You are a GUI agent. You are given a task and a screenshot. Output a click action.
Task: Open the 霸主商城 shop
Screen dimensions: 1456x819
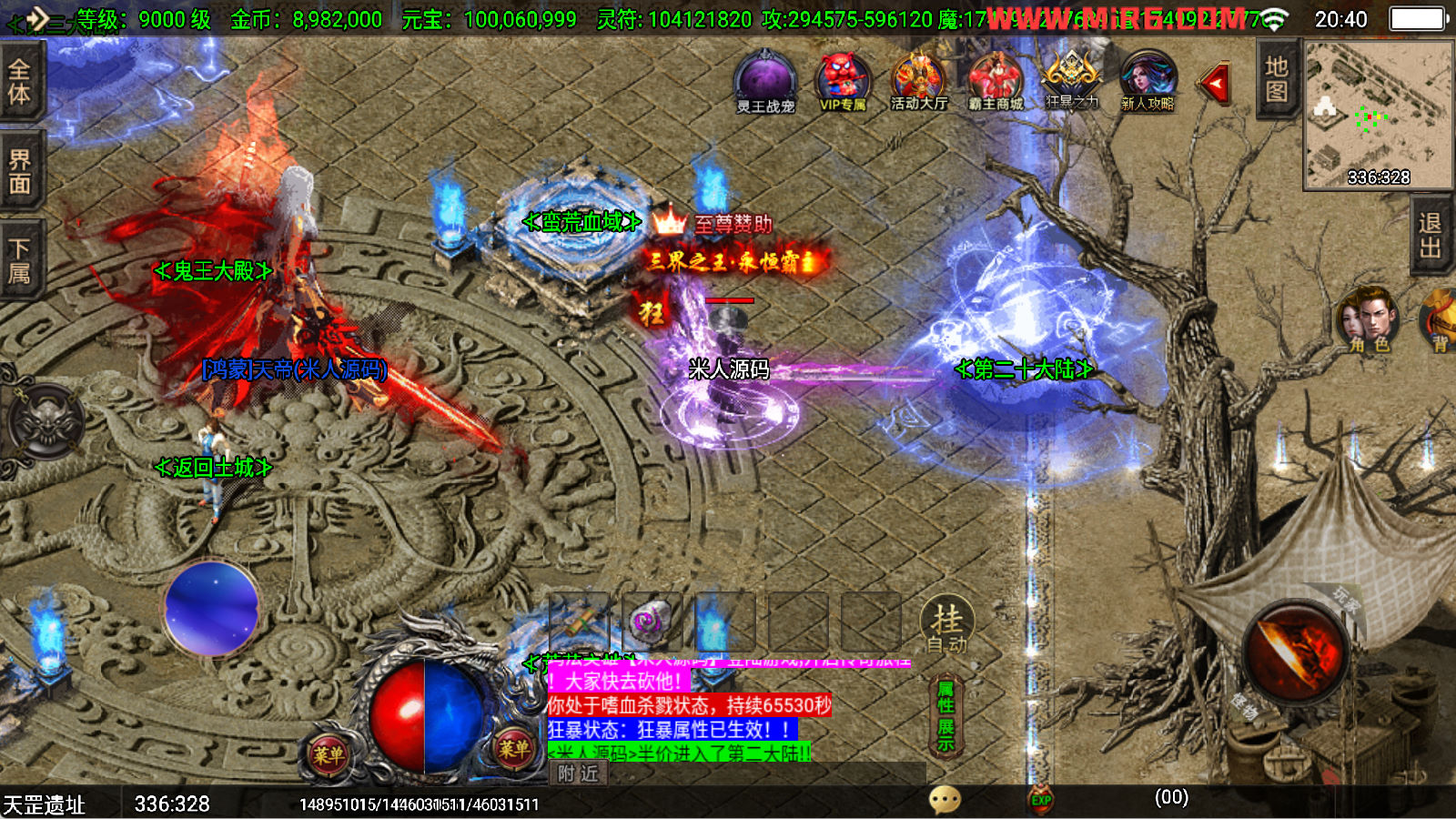996,82
